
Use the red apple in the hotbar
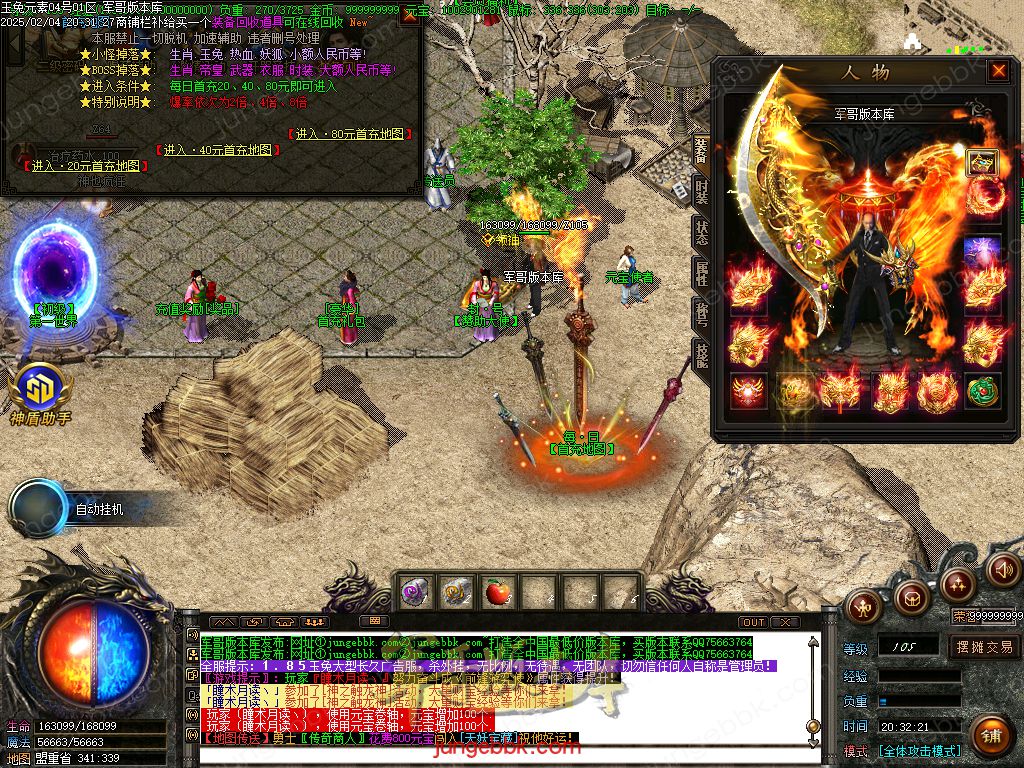497,593
